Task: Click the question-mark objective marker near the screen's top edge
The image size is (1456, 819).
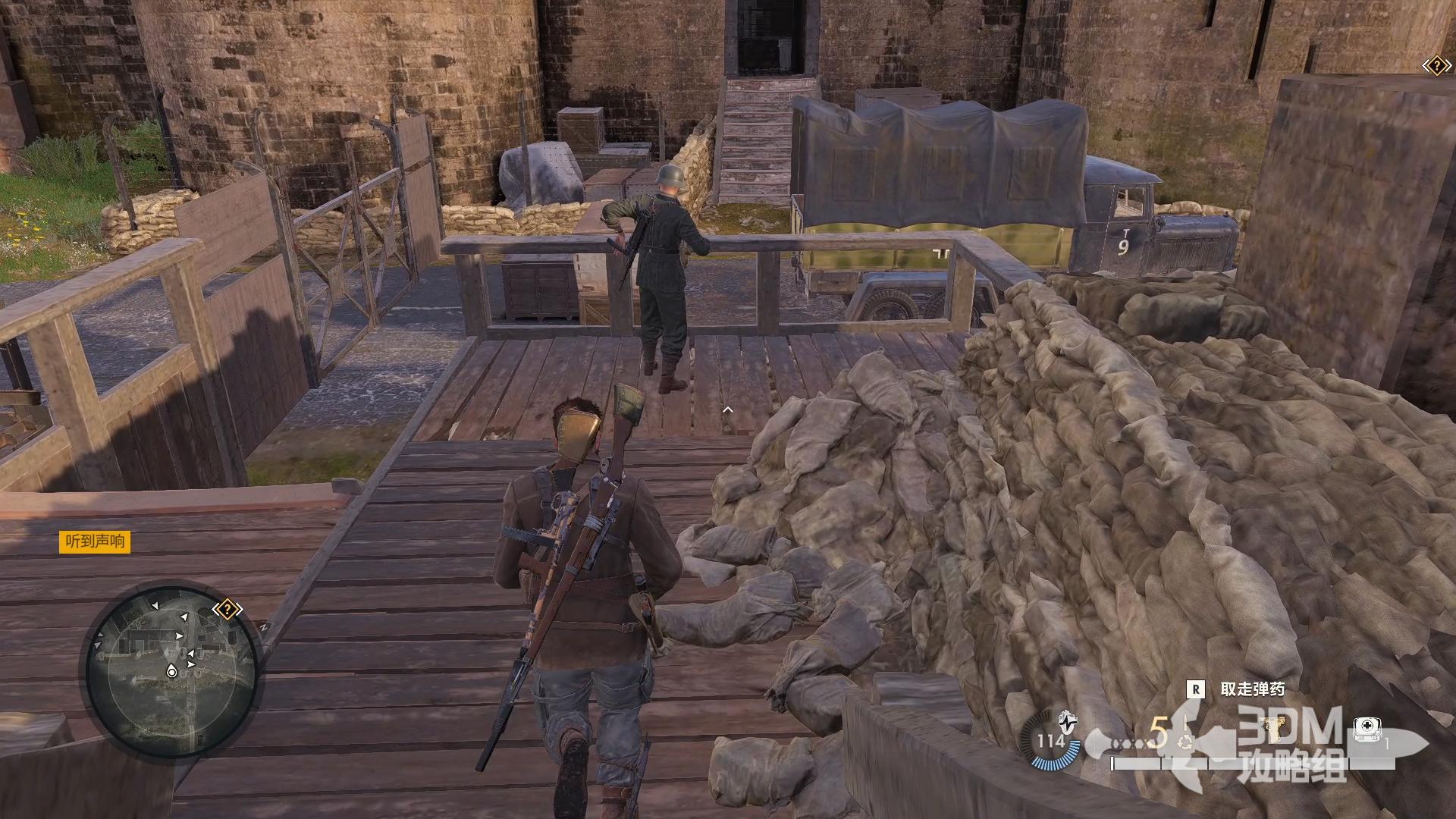Action: coord(1436,67)
